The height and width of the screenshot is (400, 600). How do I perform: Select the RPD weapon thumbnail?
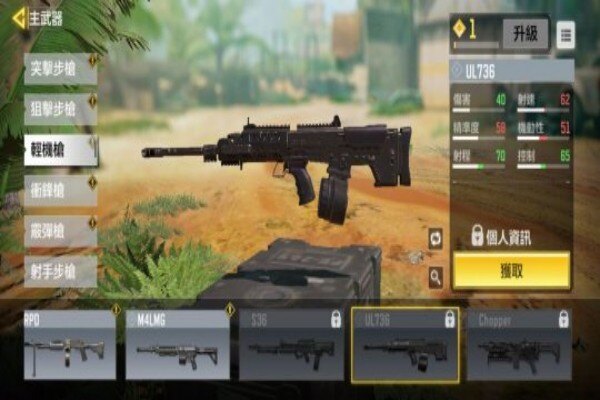click(70, 345)
